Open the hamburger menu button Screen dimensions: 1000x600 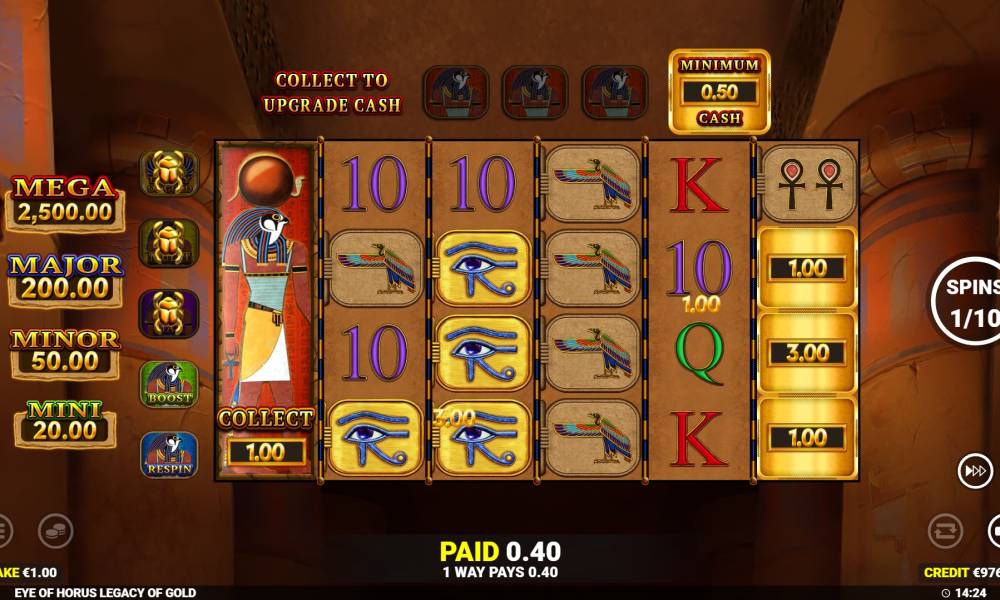coord(3,531)
